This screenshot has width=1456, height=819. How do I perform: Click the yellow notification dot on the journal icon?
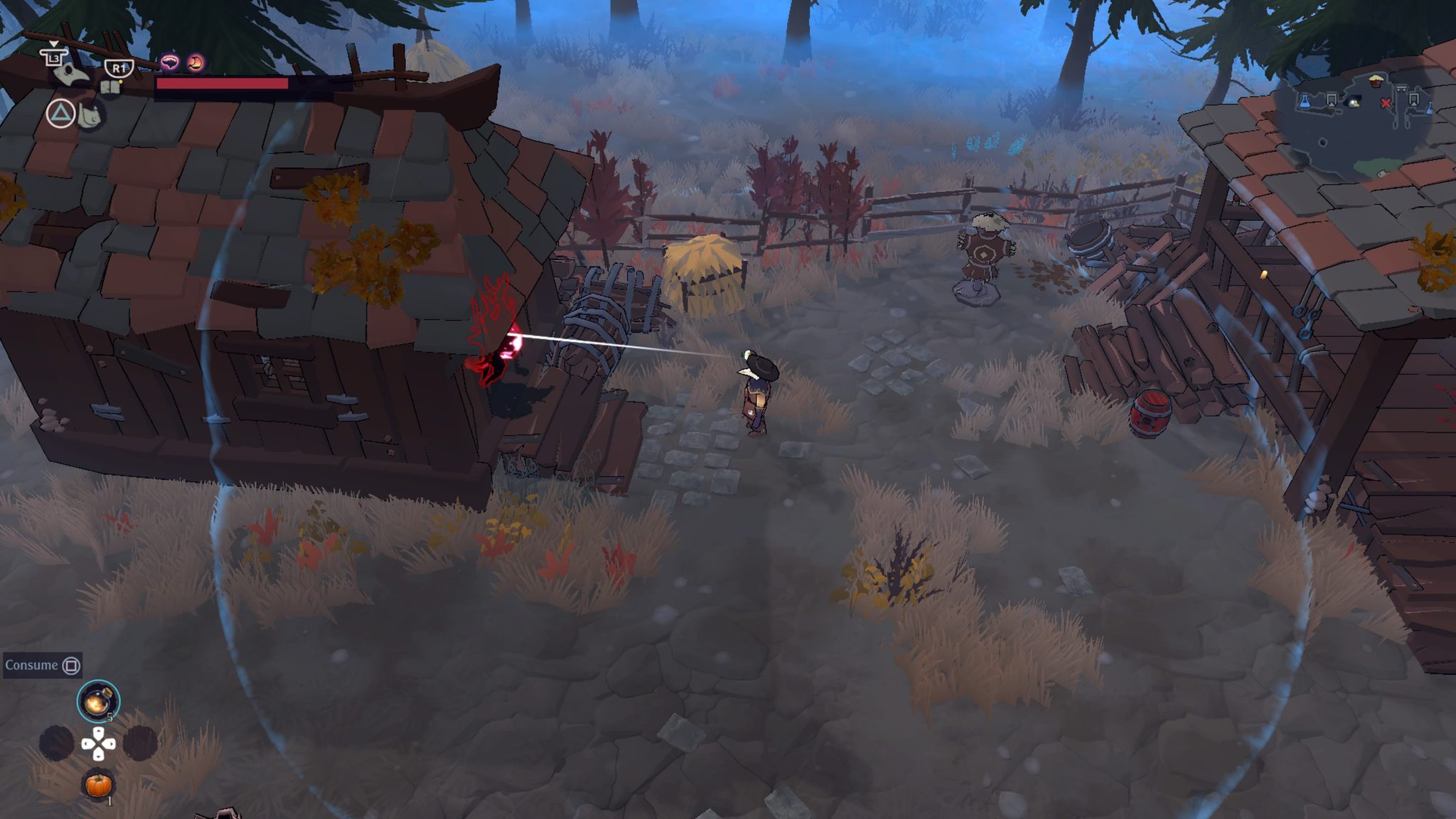click(x=121, y=82)
